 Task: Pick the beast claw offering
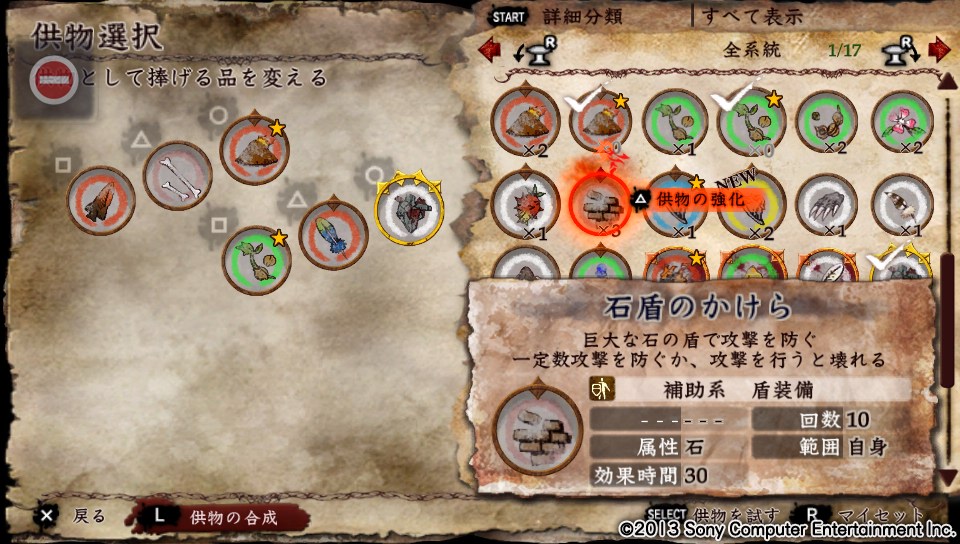(828, 204)
